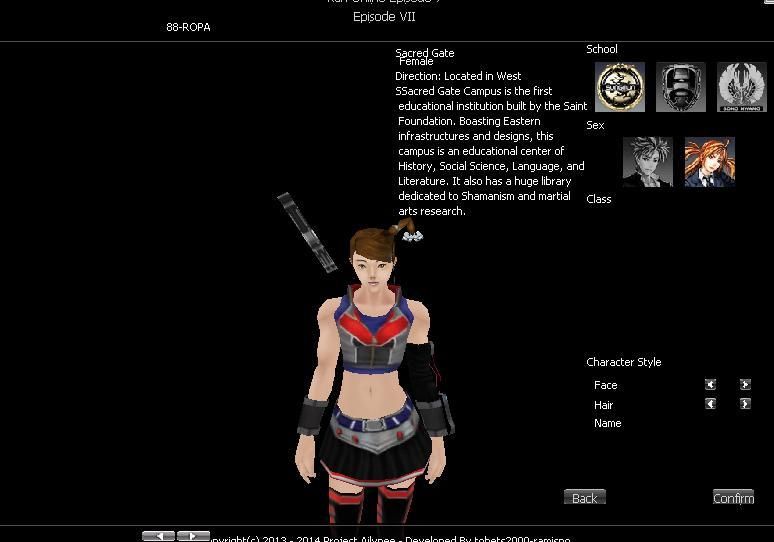Choose the female character portrait

[x=709, y=162]
